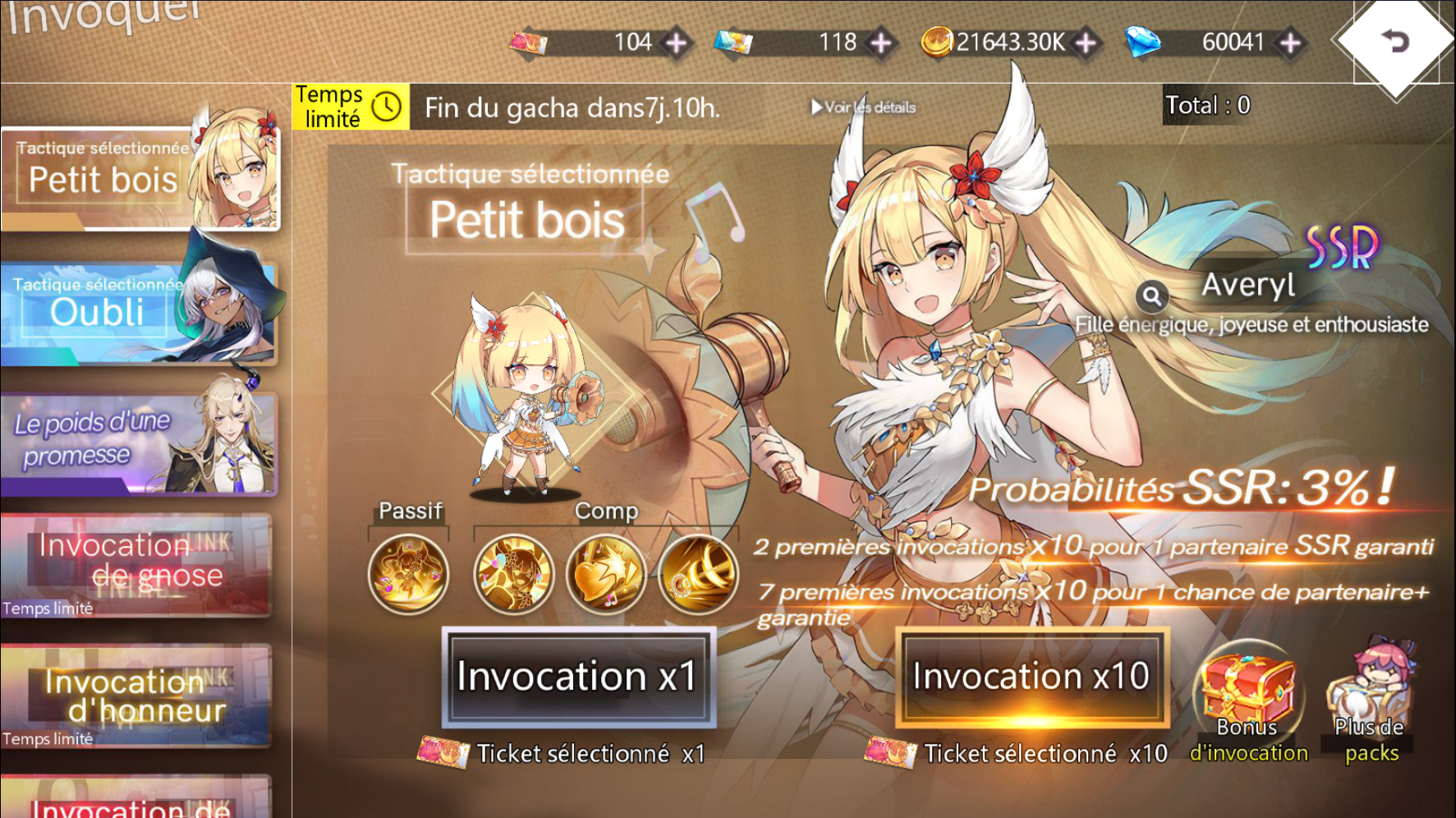This screenshot has width=1456, height=818.
Task: View the megaphone Comp skill icon
Action: click(698, 574)
